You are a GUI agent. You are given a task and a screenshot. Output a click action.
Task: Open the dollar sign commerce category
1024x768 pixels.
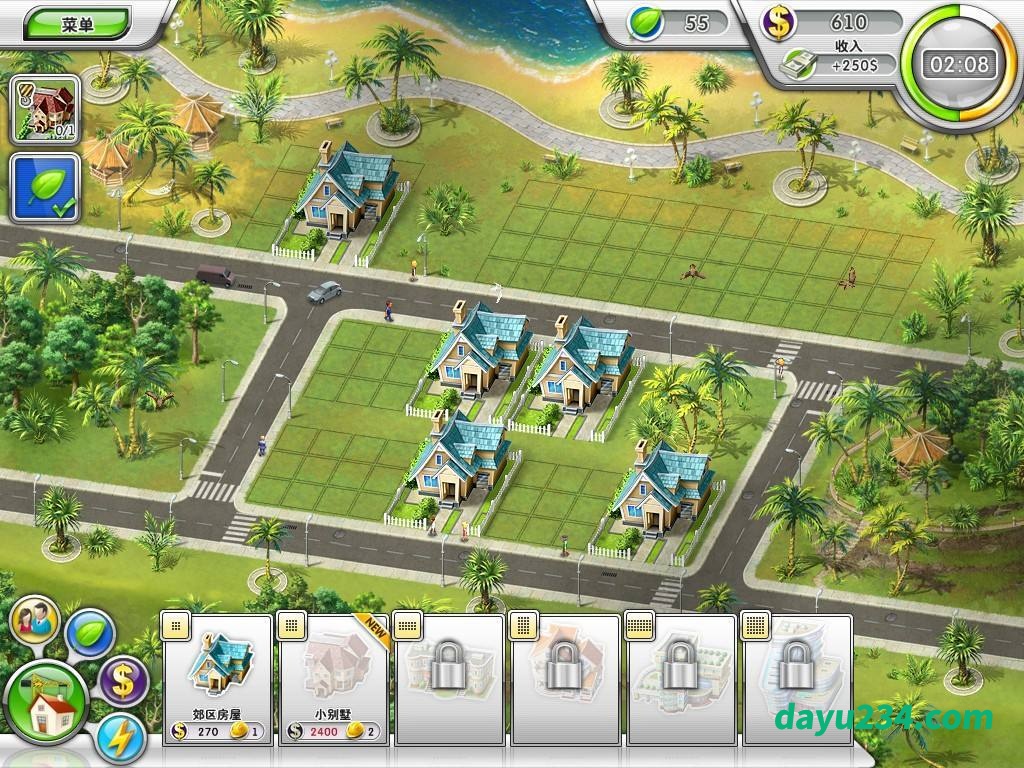pos(124,683)
